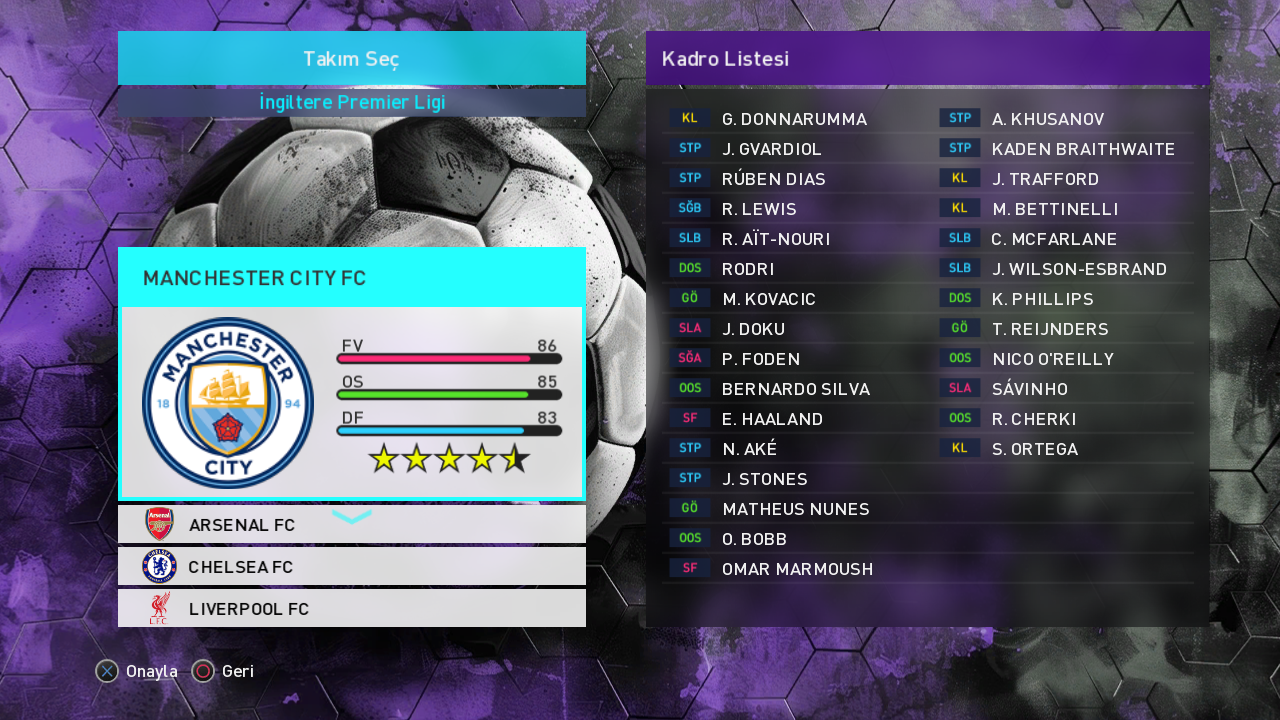The width and height of the screenshot is (1280, 720).
Task: Select G. Donnarumma in the squad list
Action: [x=794, y=119]
